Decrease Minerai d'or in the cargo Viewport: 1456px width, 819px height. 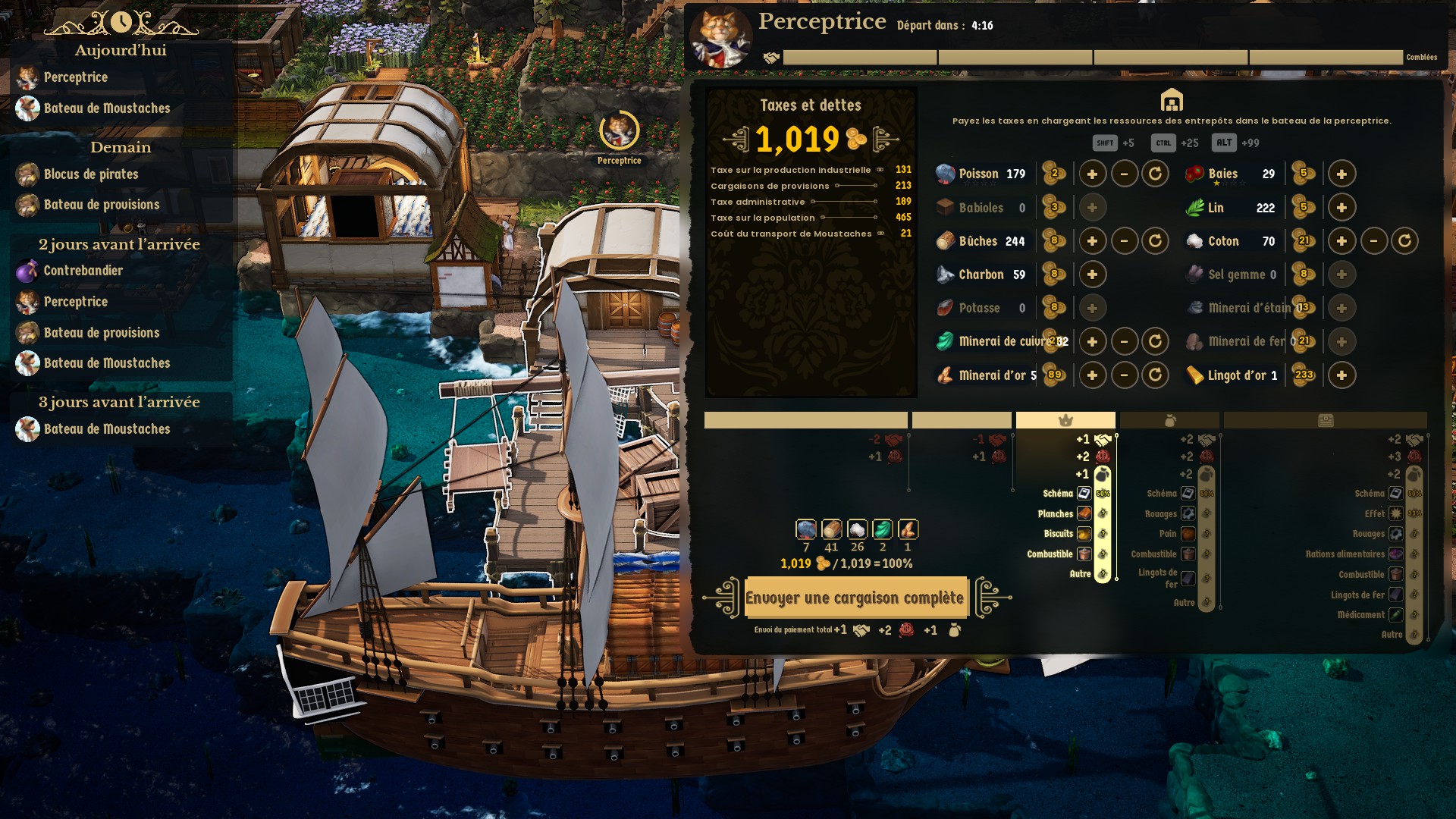point(1124,375)
